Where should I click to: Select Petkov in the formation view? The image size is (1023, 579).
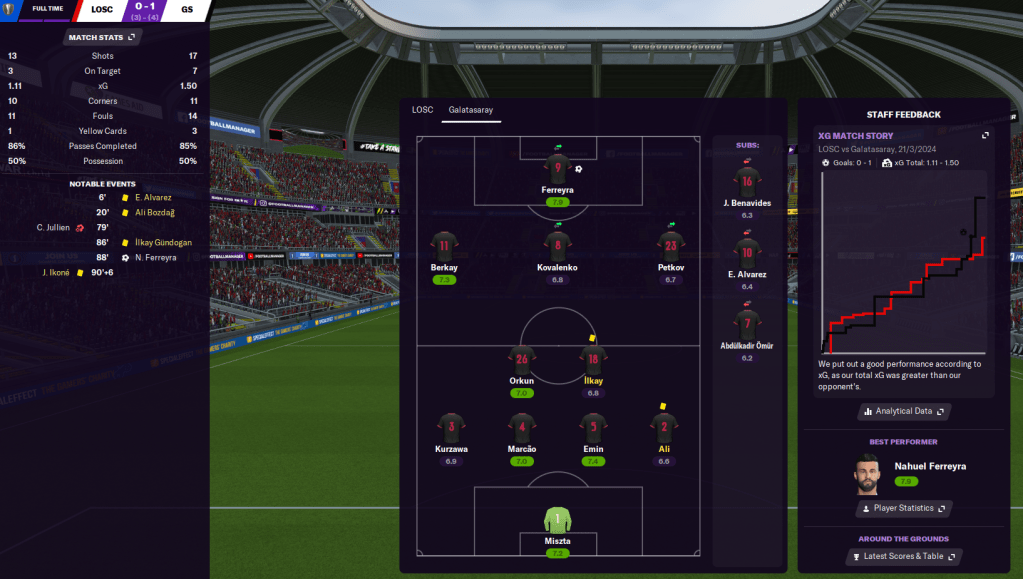tap(670, 246)
